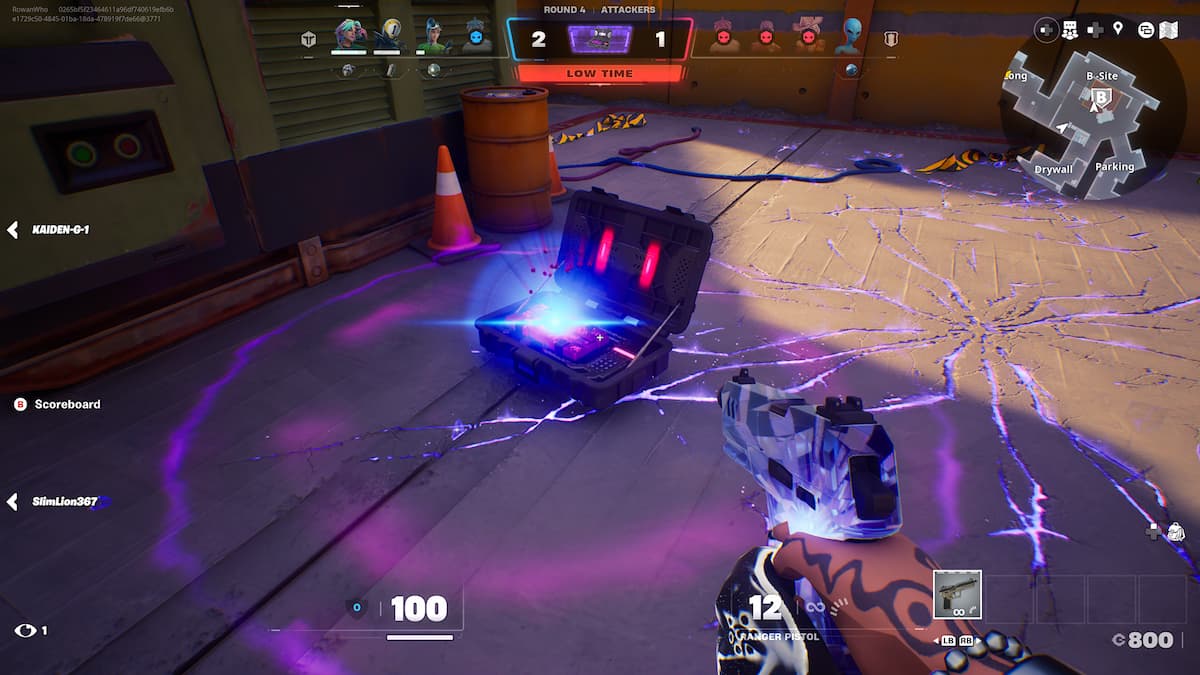Select the Ranger Pistol inventory slot
The width and height of the screenshot is (1200, 675).
coord(957,595)
